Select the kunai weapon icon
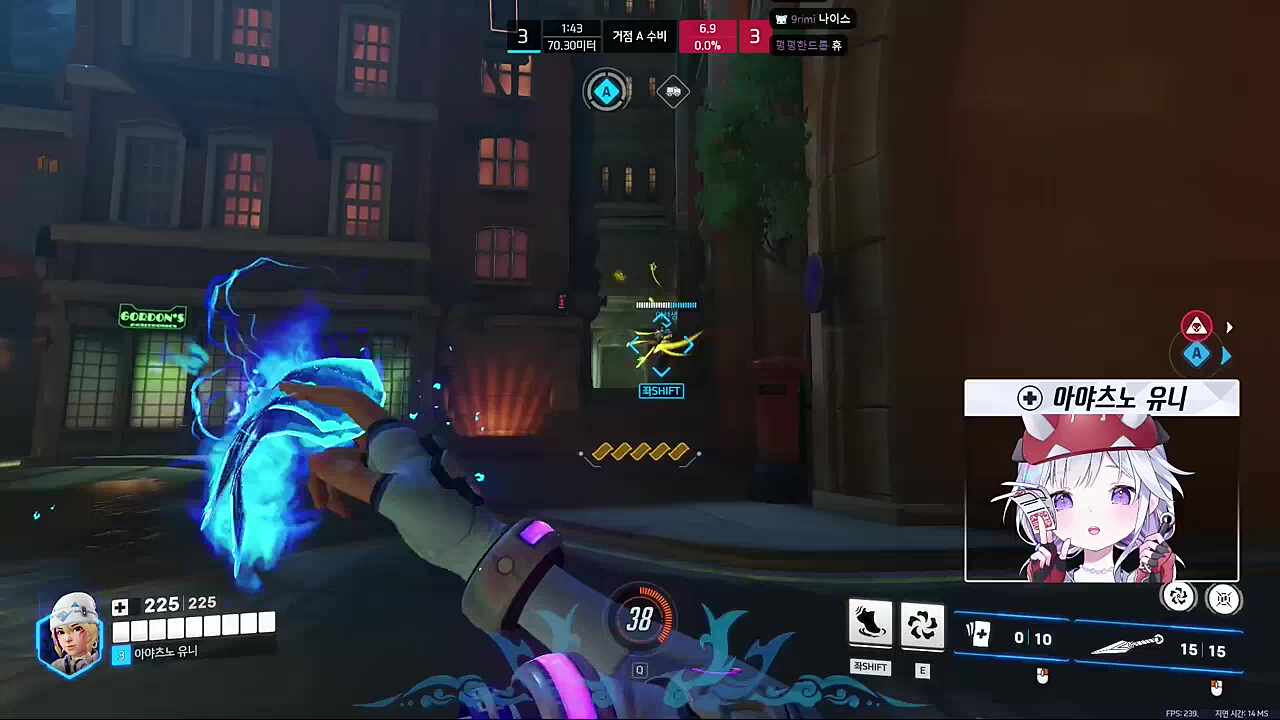The image size is (1280, 720). pos(1126,646)
